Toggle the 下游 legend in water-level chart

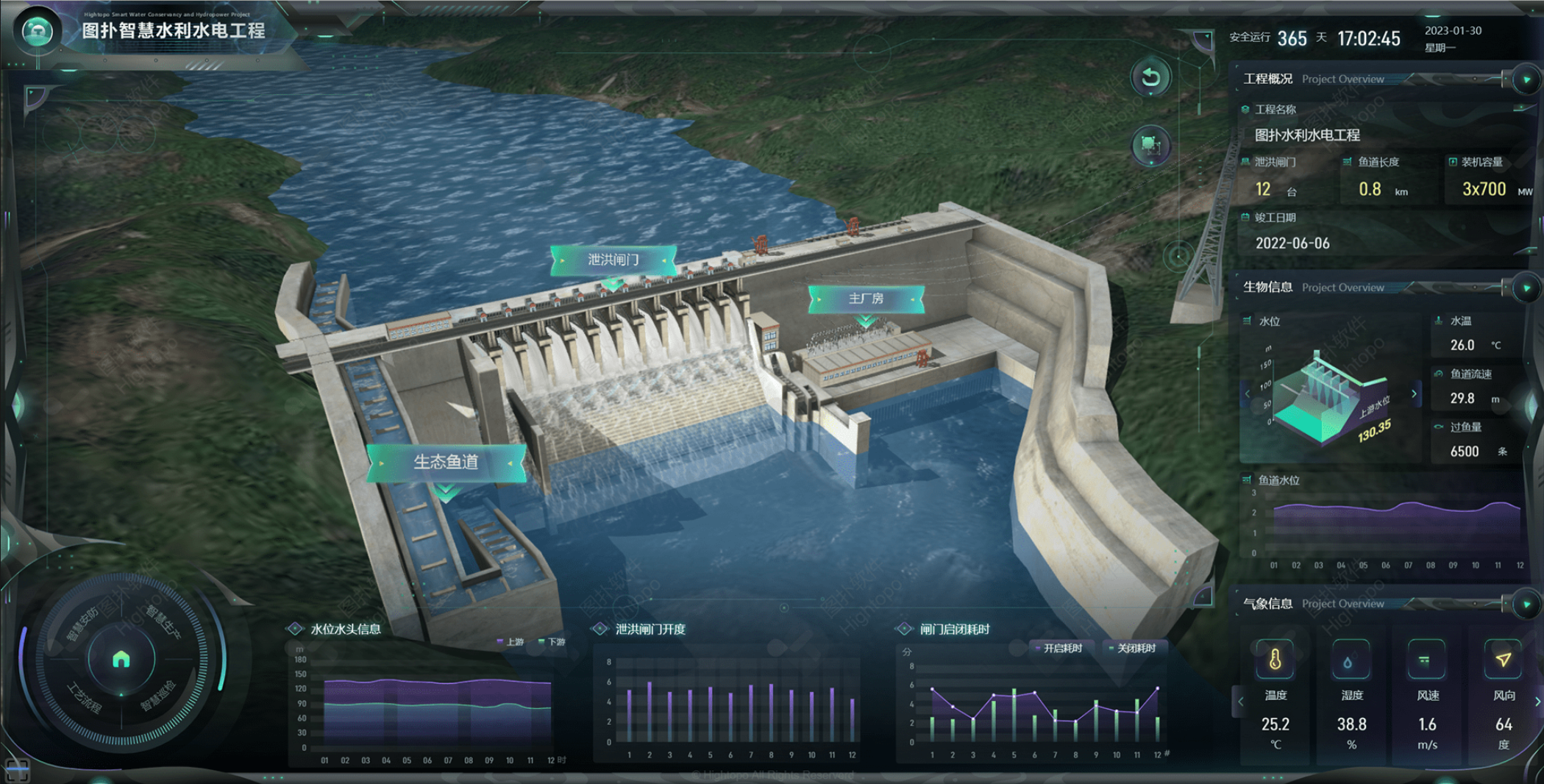(553, 642)
